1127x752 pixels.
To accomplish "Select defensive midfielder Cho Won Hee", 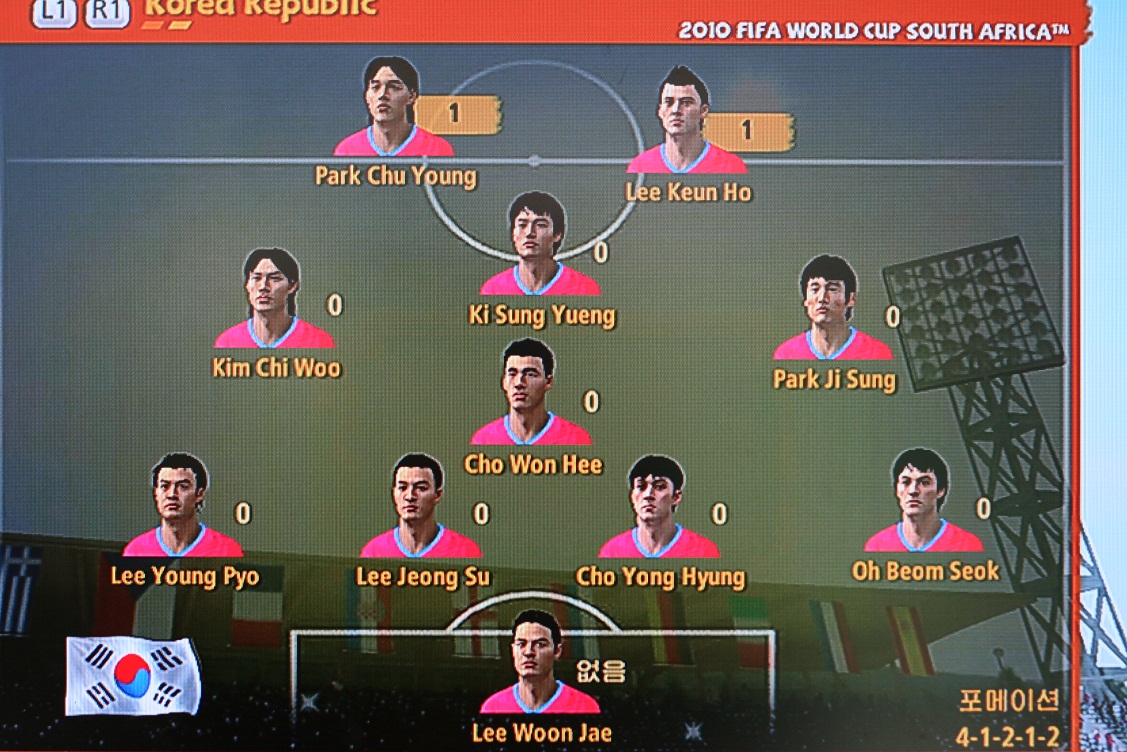I will [x=530, y=393].
